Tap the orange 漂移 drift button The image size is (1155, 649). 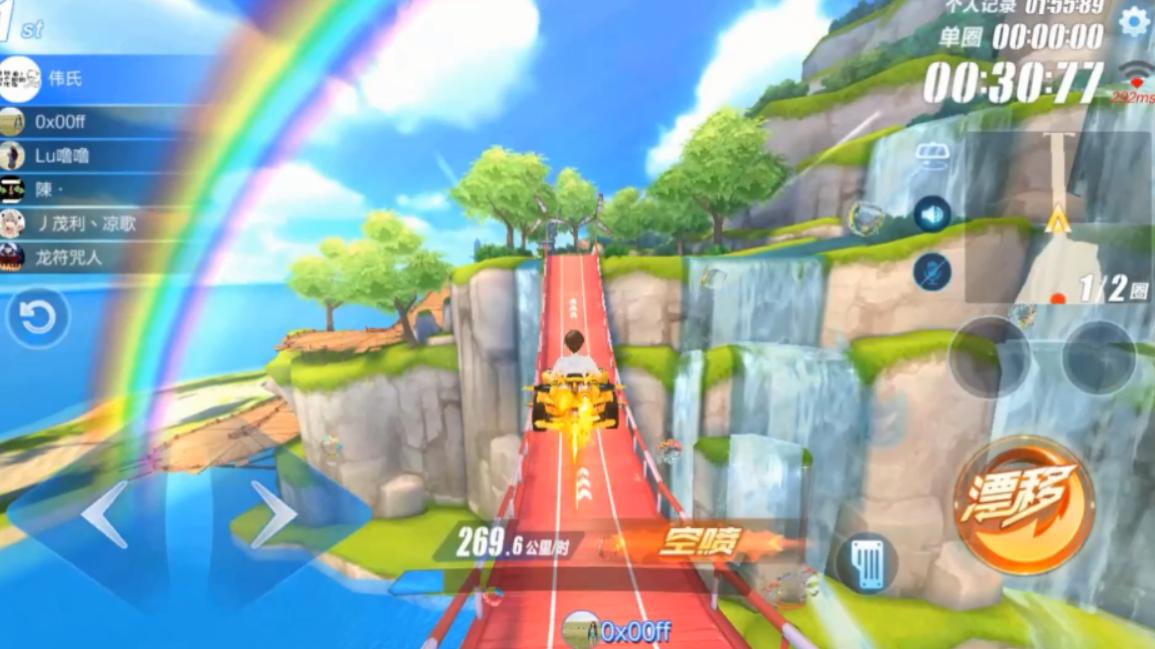[1023, 505]
